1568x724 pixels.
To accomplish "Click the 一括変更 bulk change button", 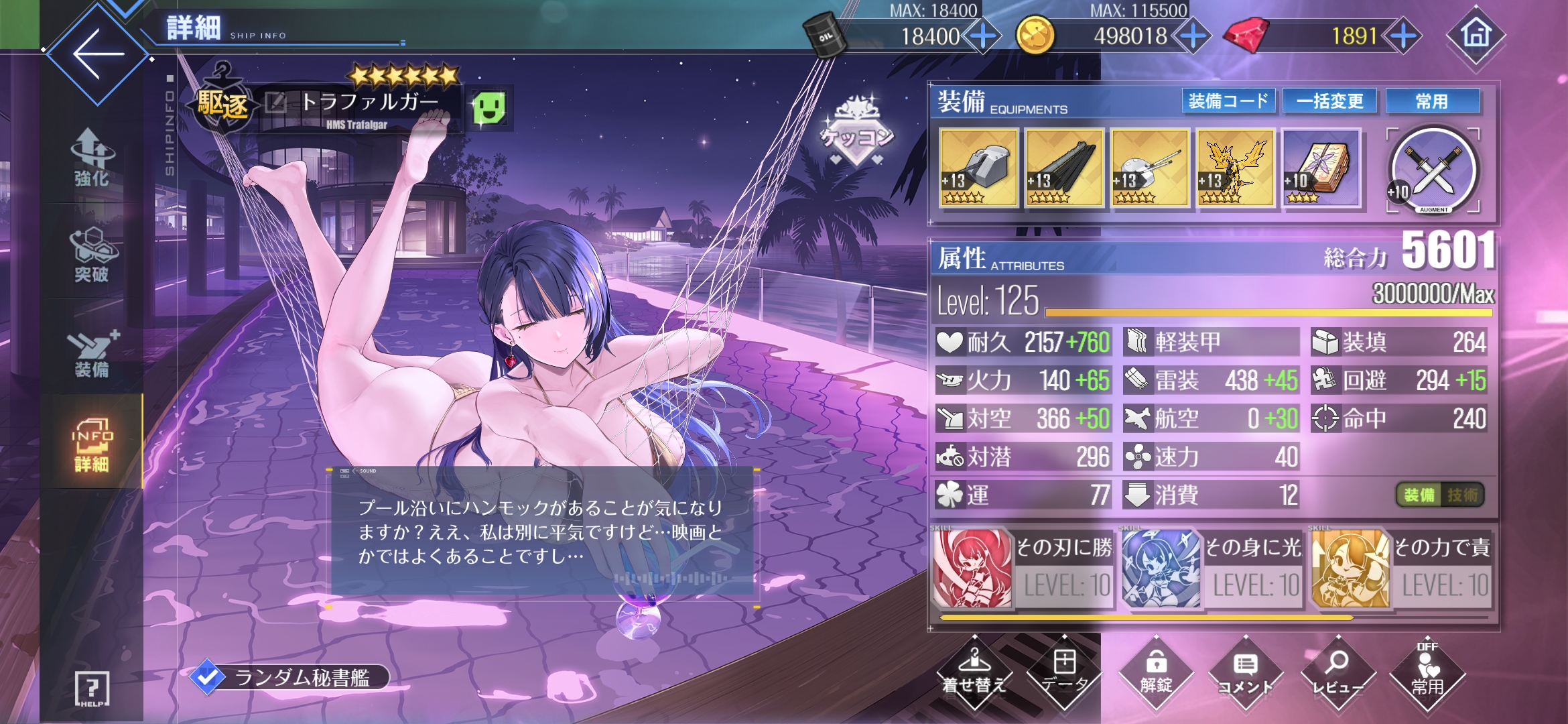I will pyautogui.click(x=1330, y=101).
